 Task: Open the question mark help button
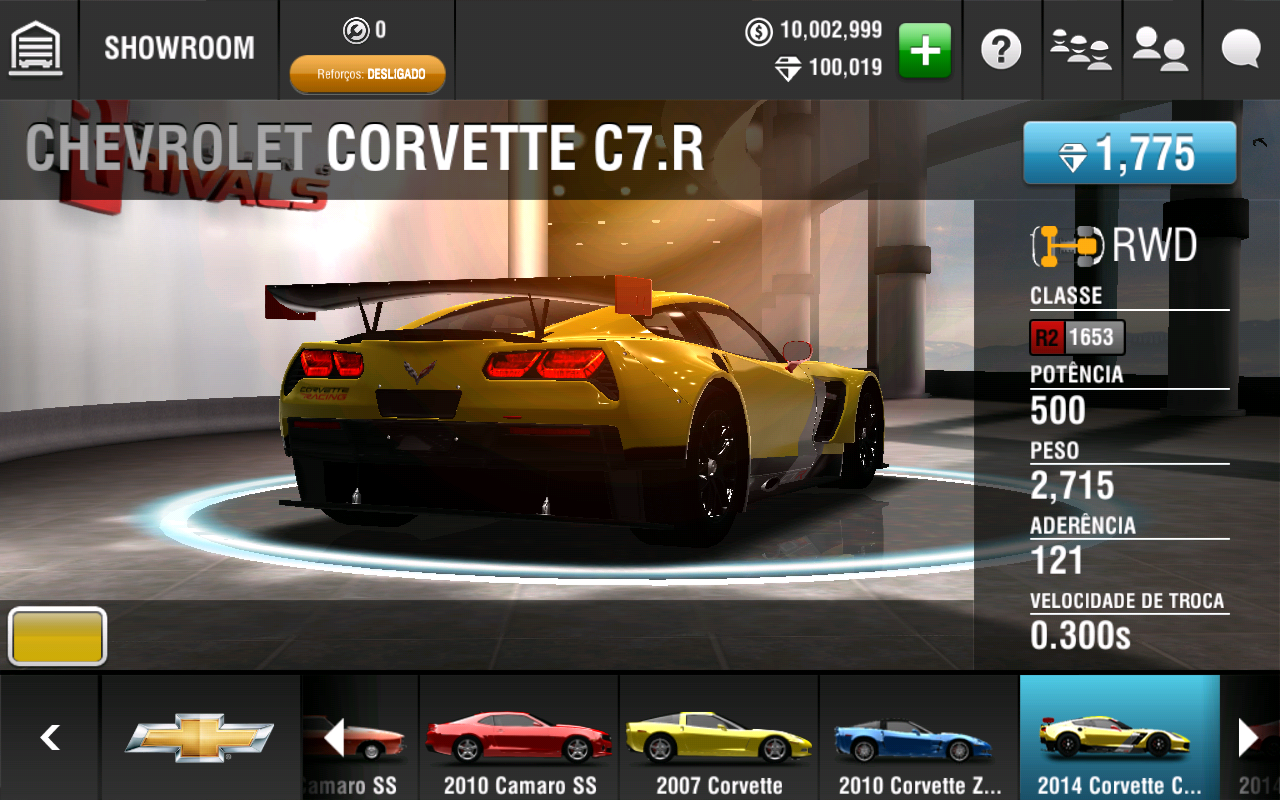(1001, 48)
